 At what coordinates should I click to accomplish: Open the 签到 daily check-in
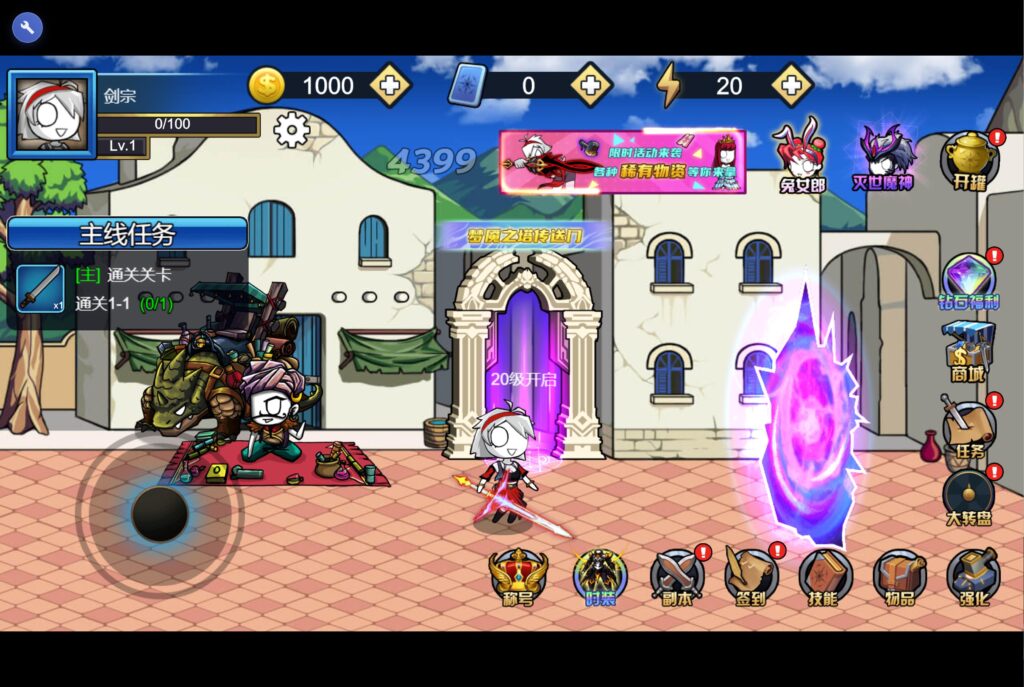(x=751, y=577)
